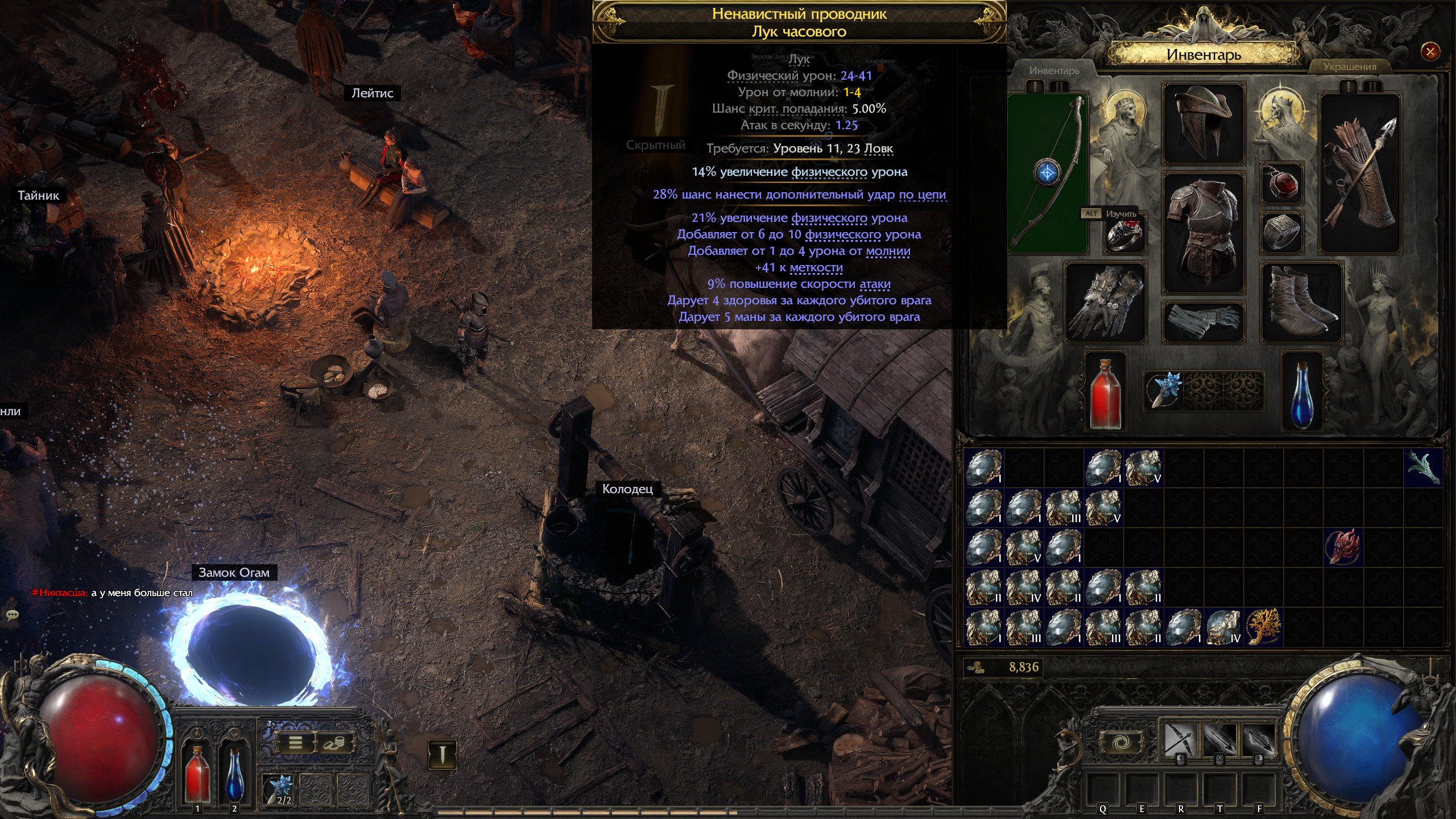Open the chat speech bubble icon
The height and width of the screenshot is (819, 1456).
13,615
